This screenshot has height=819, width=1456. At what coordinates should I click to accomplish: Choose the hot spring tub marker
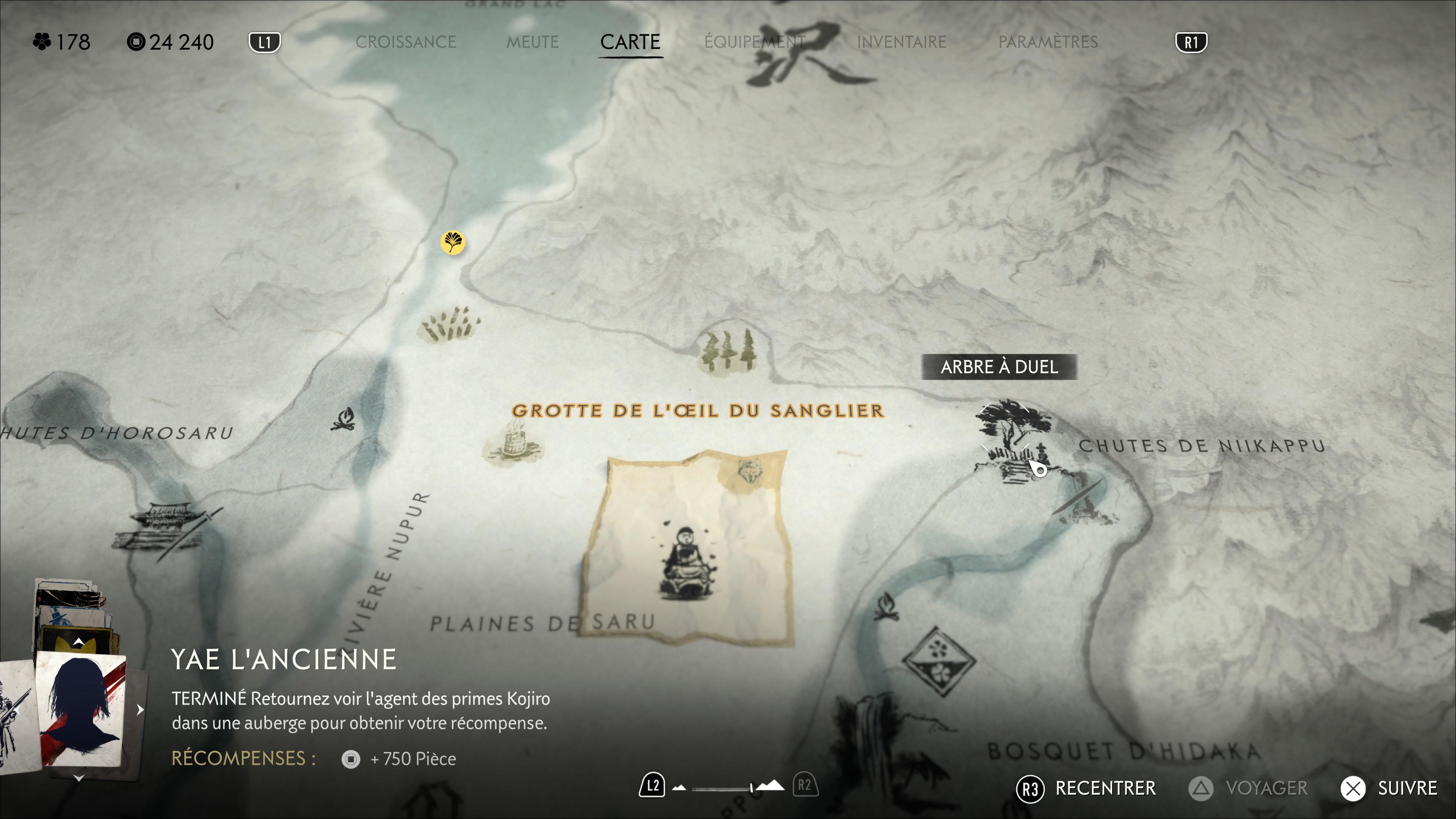click(x=513, y=444)
